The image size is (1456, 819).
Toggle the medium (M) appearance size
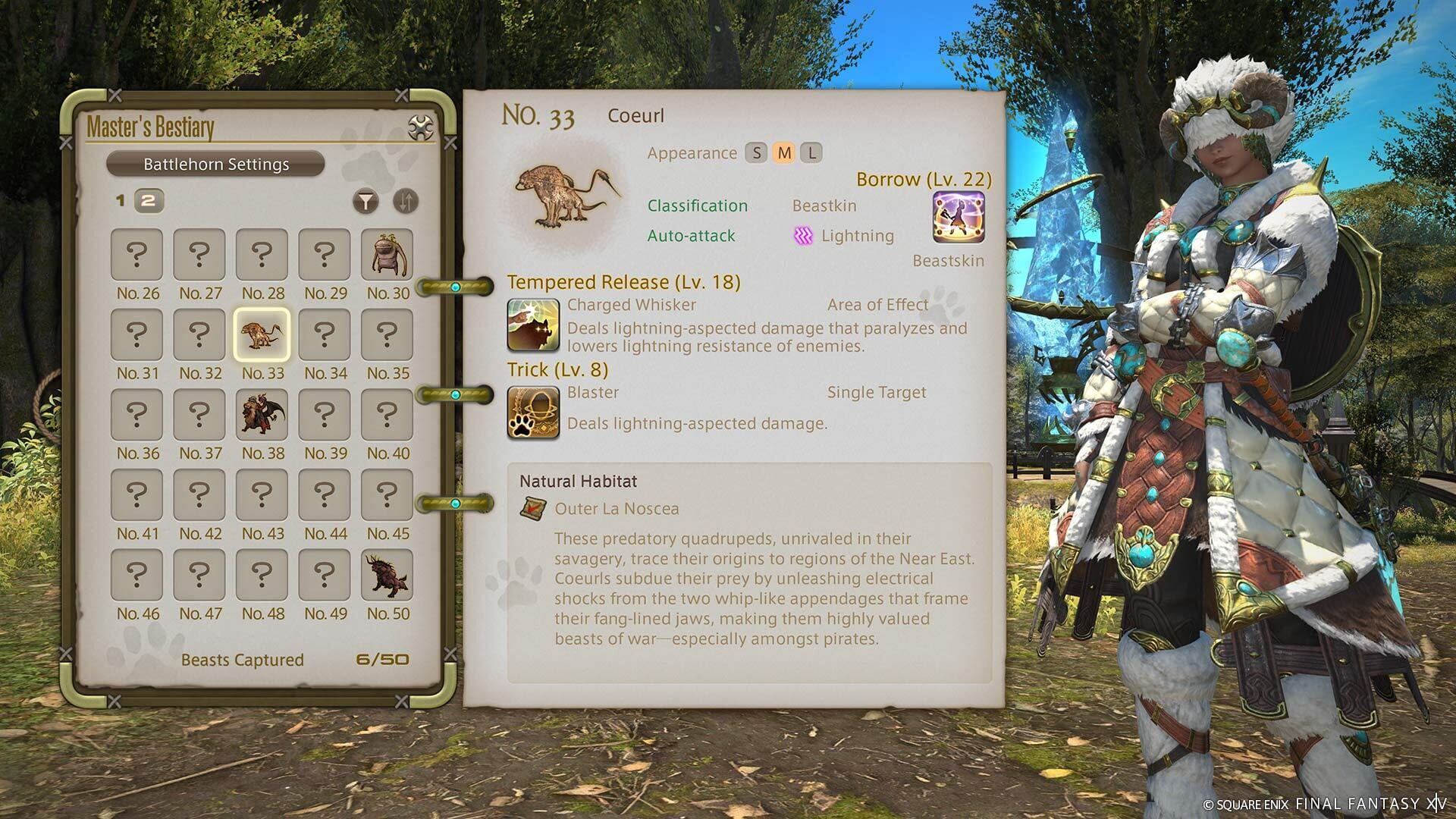tap(783, 152)
